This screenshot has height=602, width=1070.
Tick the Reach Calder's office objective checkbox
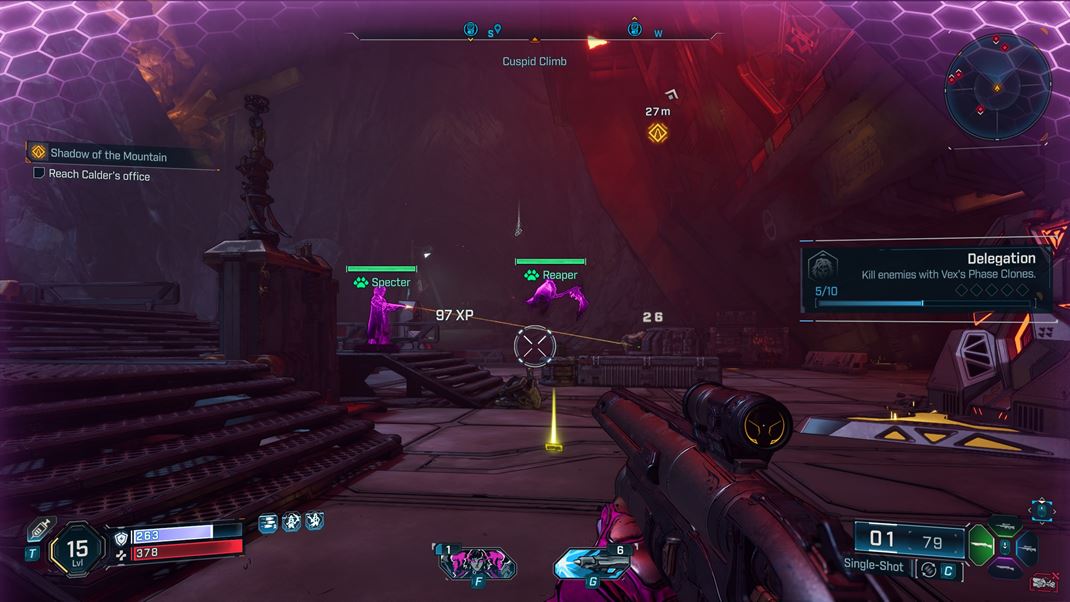coord(39,174)
